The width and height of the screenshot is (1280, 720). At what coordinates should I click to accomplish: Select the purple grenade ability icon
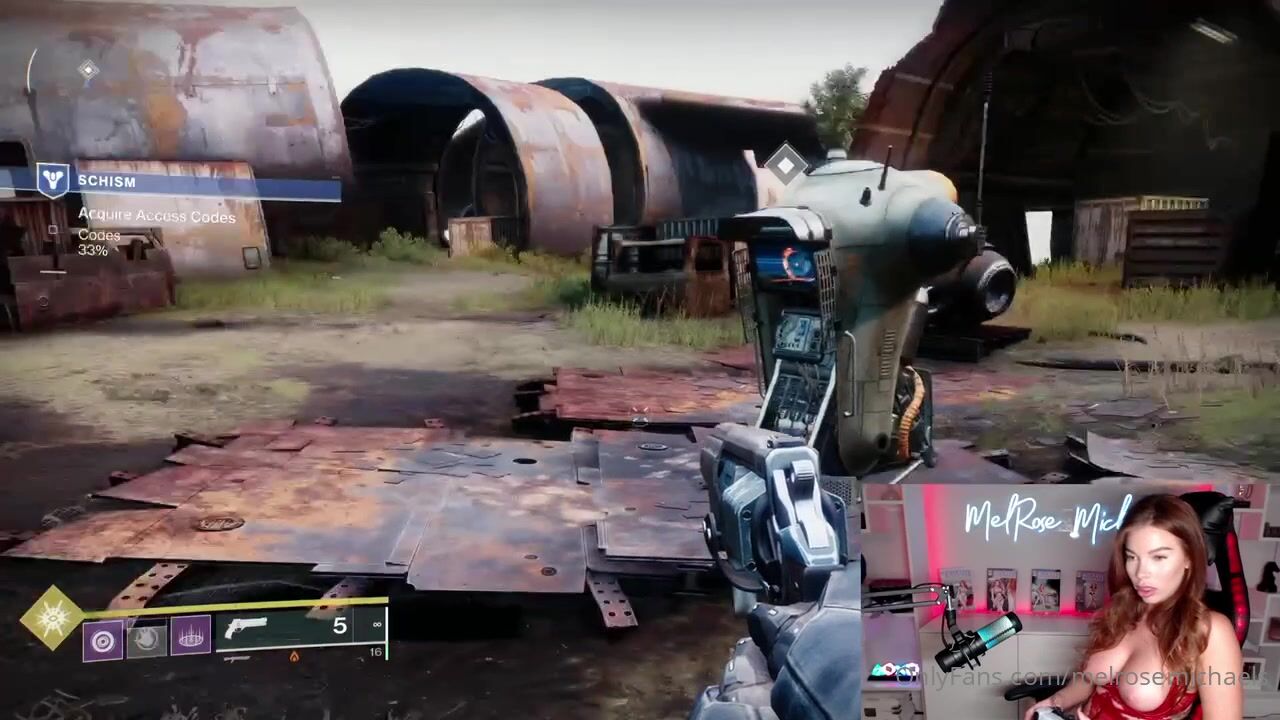pyautogui.click(x=102, y=640)
